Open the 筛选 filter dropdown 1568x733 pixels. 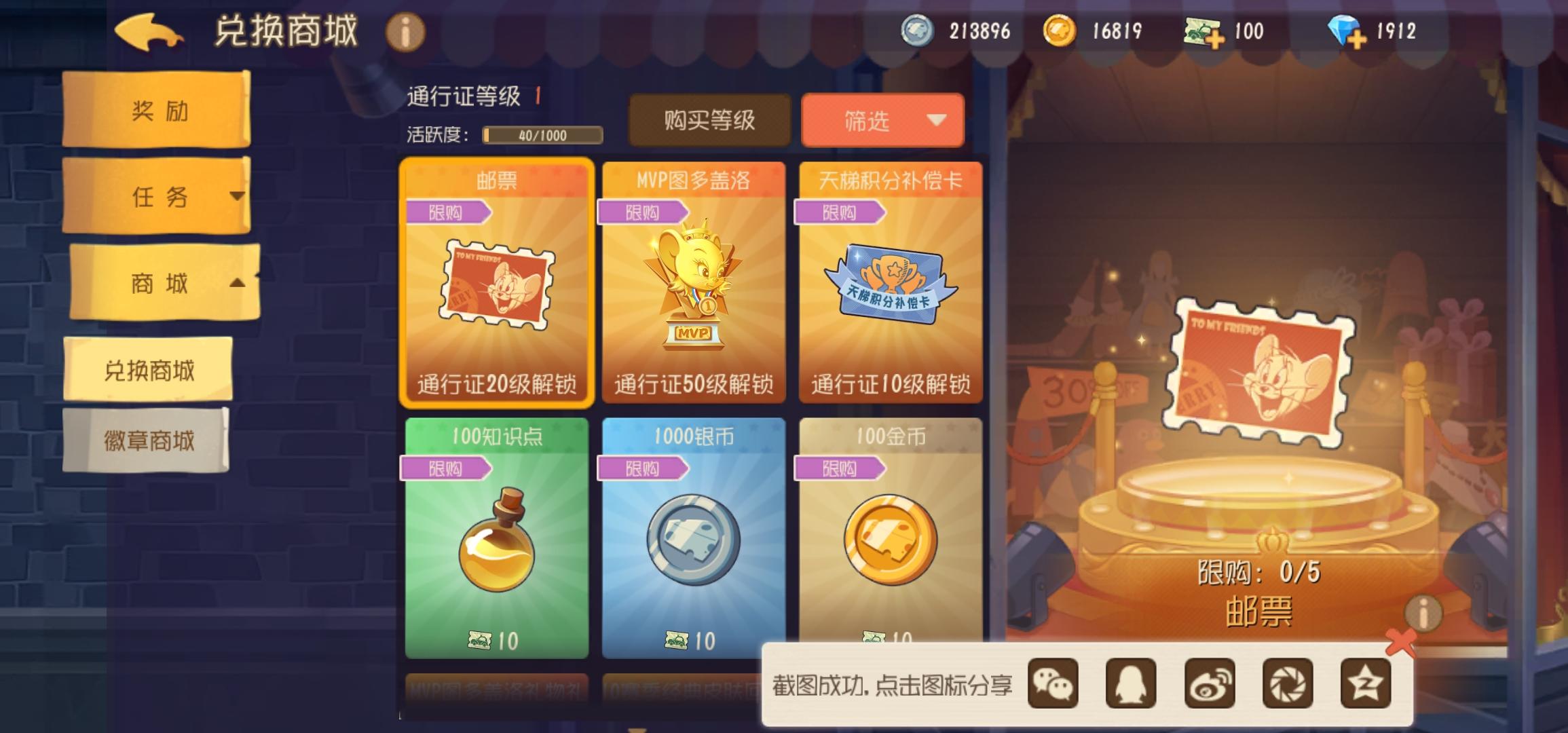click(882, 121)
